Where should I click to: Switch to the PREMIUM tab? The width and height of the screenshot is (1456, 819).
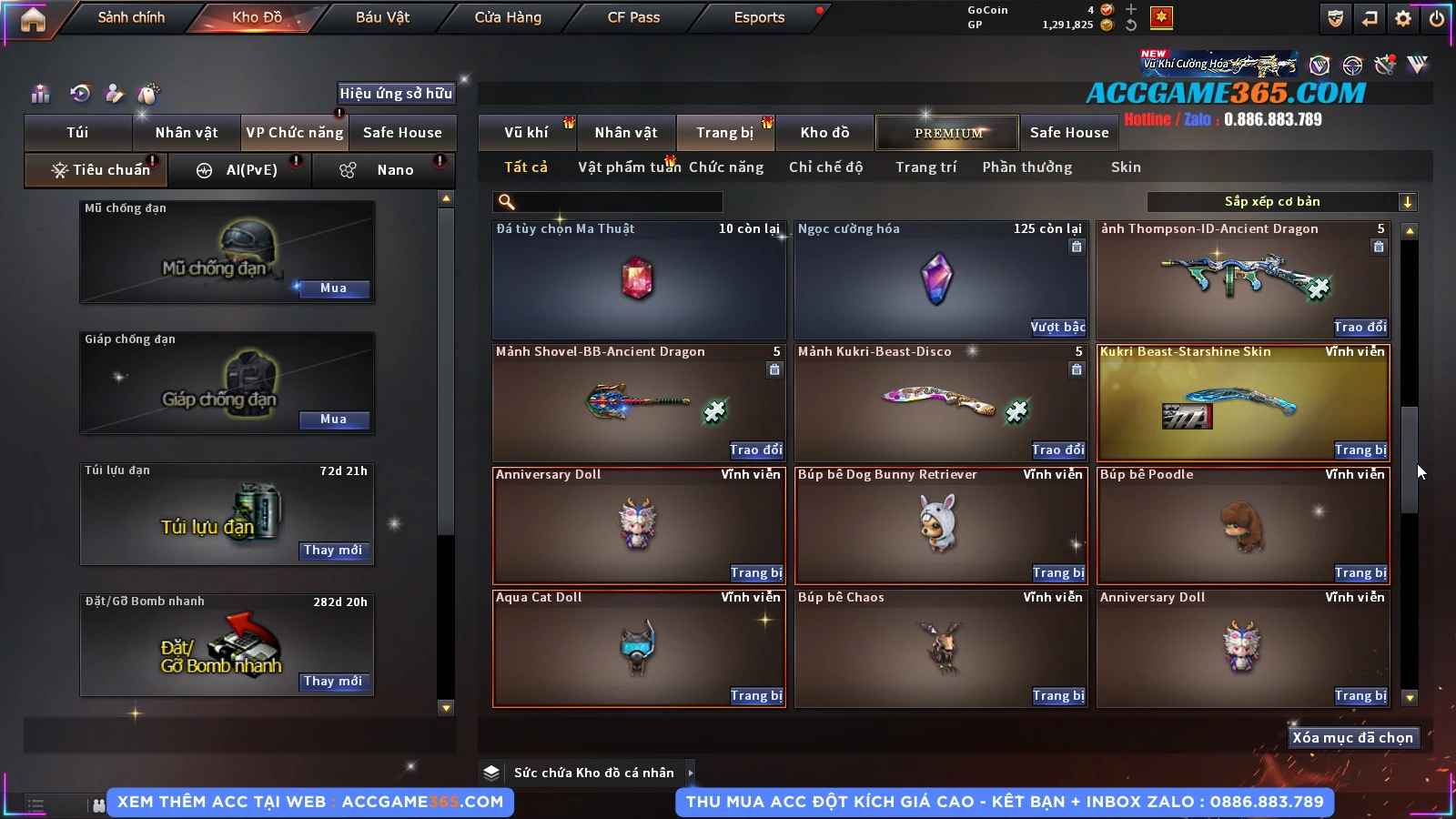point(948,133)
